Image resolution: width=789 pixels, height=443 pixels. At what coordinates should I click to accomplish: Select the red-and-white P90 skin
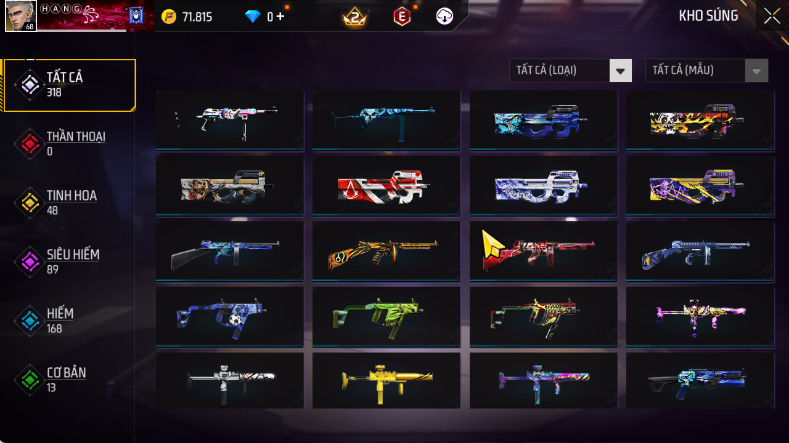click(386, 184)
